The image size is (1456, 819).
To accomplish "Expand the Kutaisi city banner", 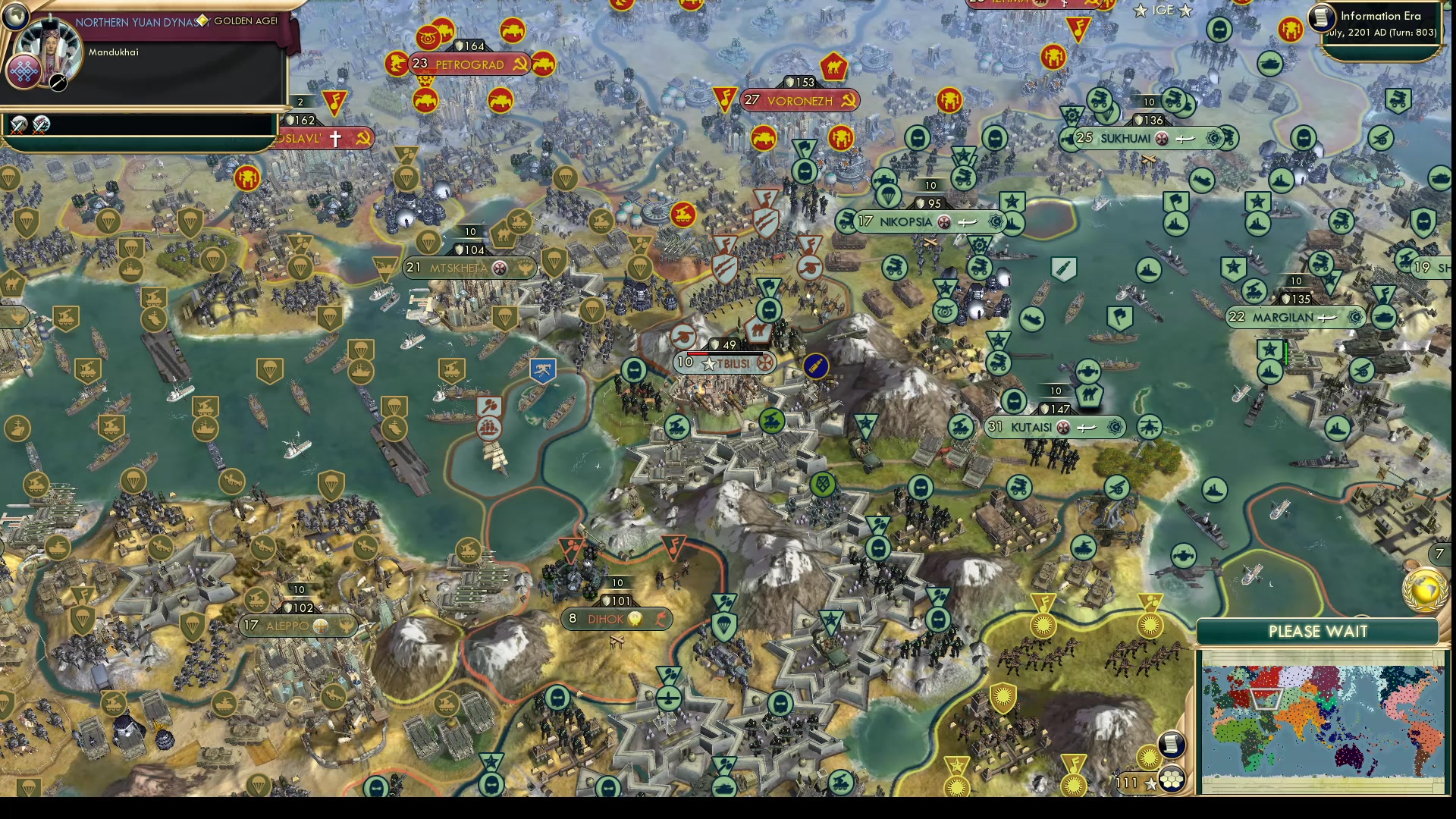I will (1054, 427).
